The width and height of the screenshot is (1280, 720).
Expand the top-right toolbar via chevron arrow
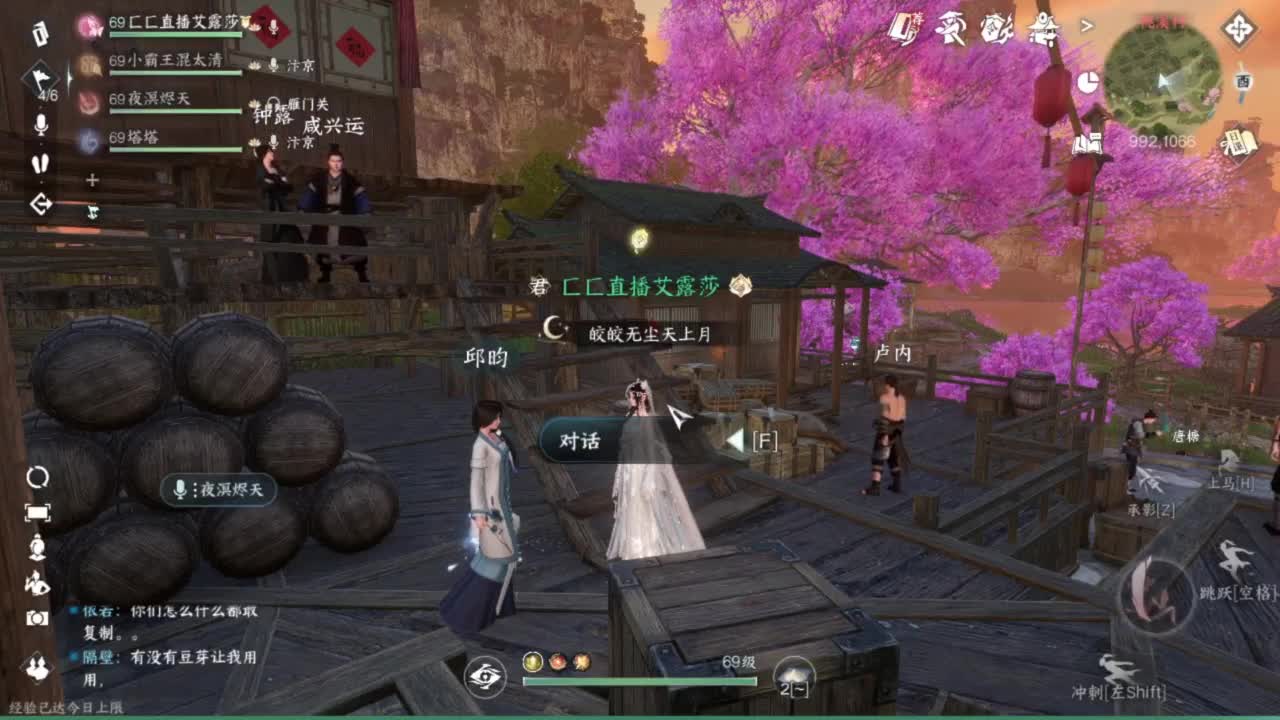pos(1087,26)
